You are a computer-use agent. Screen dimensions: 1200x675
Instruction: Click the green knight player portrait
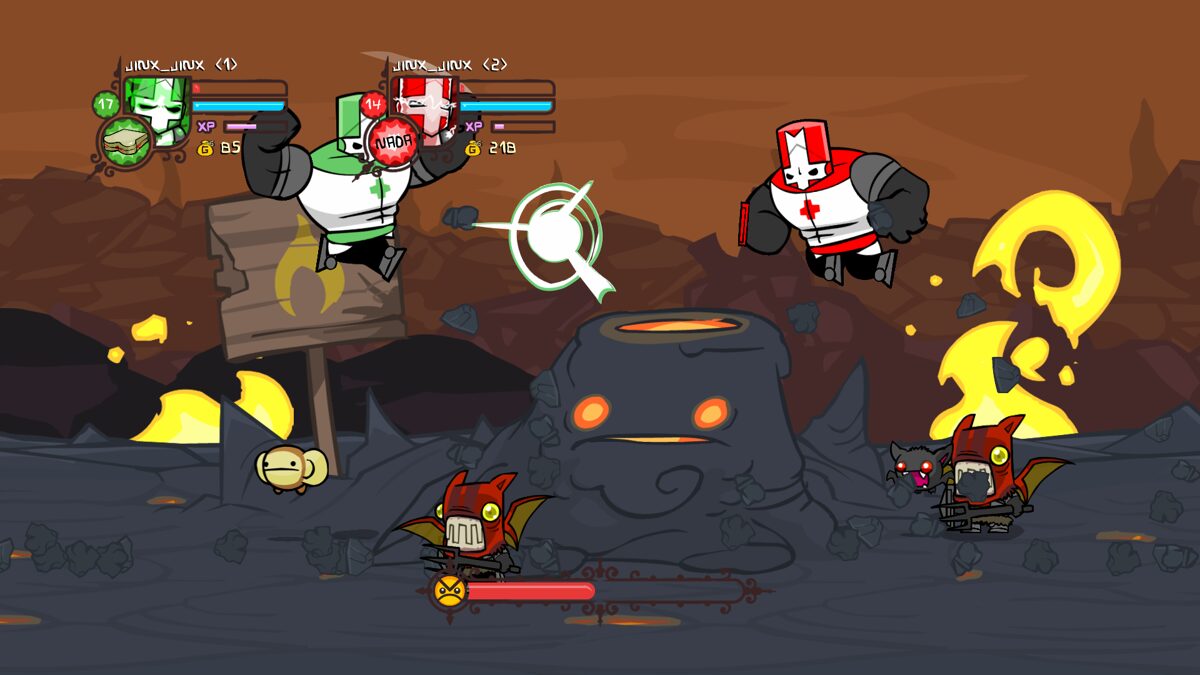pyautogui.click(x=158, y=108)
